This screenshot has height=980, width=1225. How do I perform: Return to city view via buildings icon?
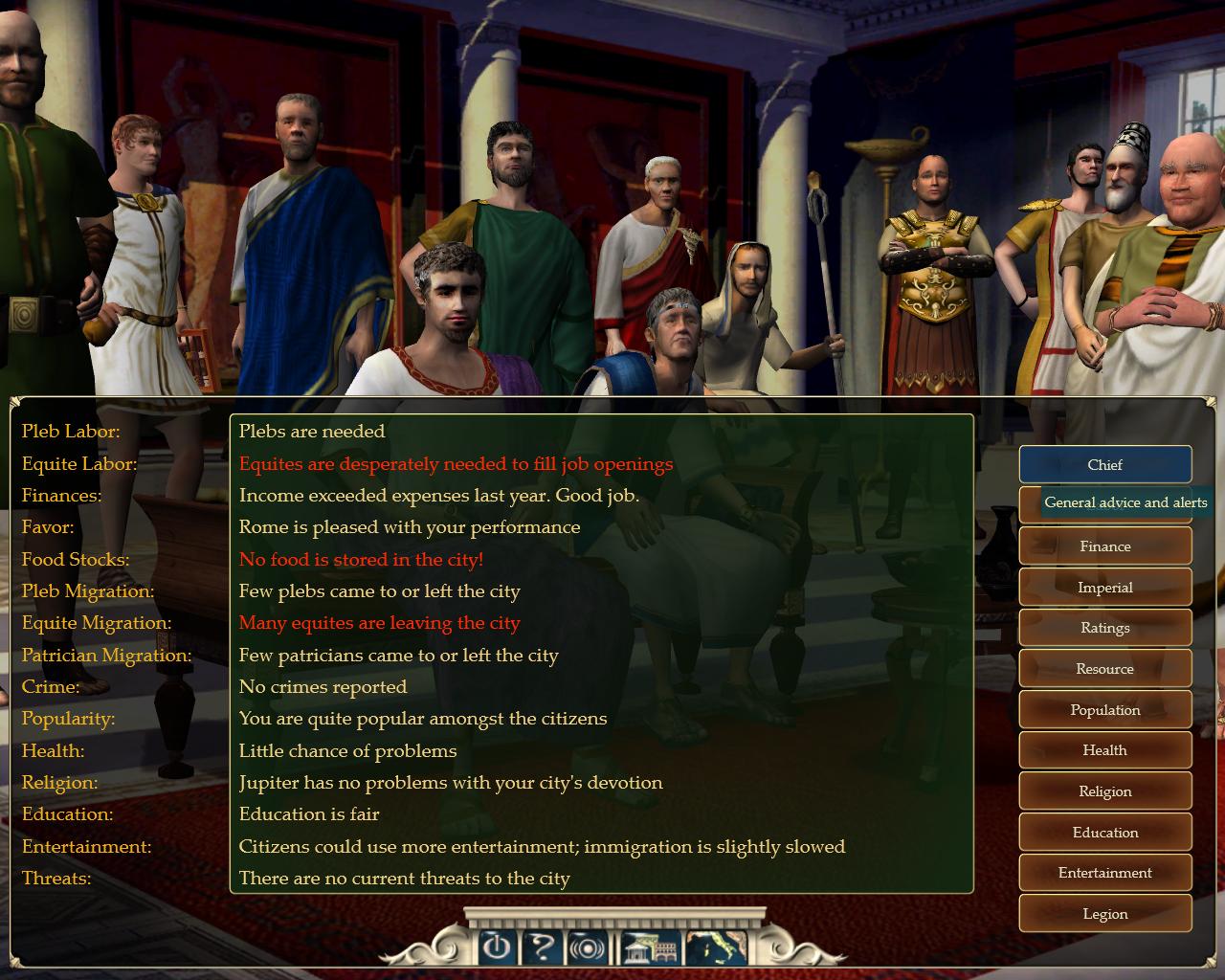coord(651,947)
